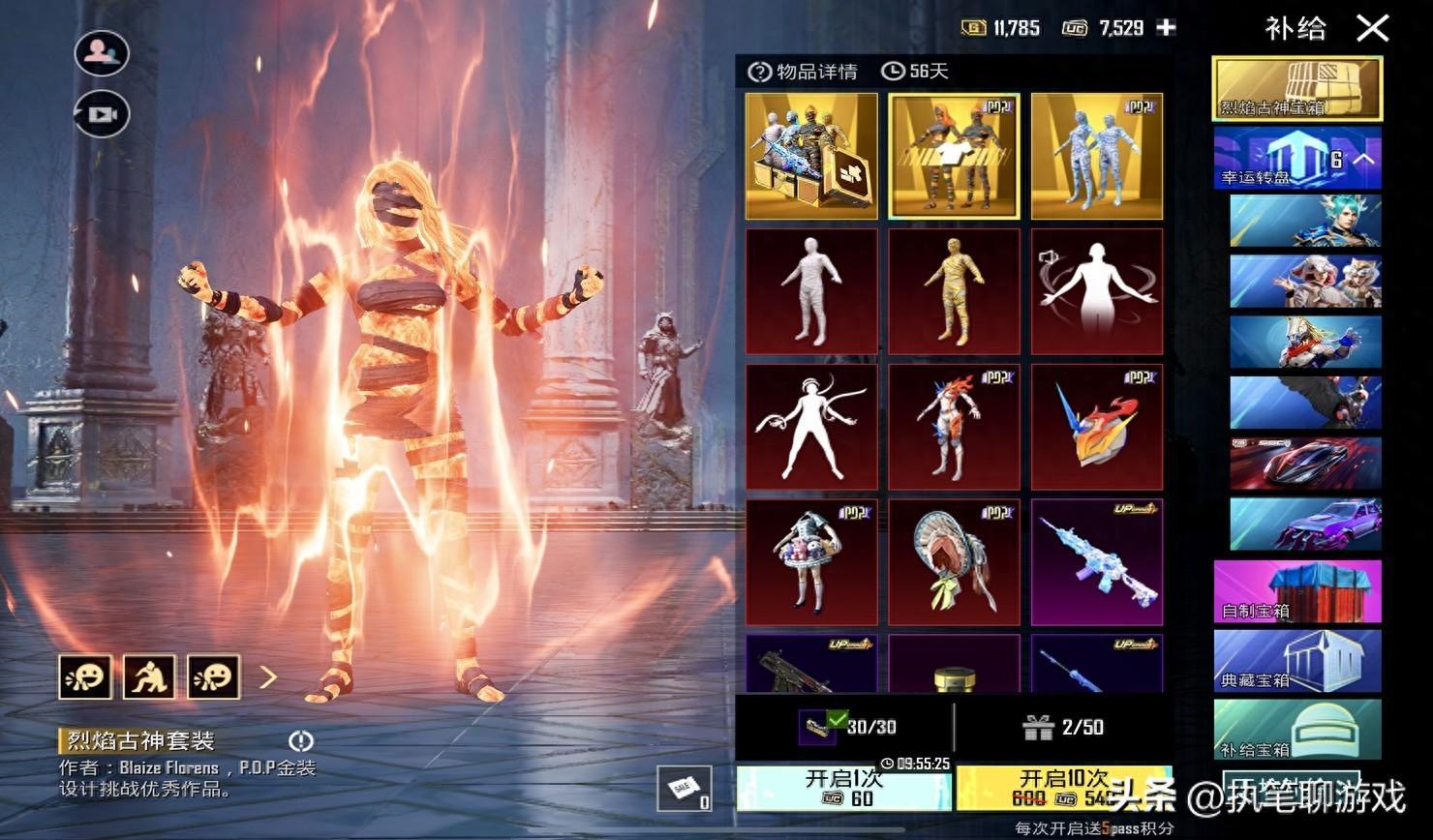1433x840 pixels.
Task: Show 物品详情 item details
Action: [x=804, y=72]
